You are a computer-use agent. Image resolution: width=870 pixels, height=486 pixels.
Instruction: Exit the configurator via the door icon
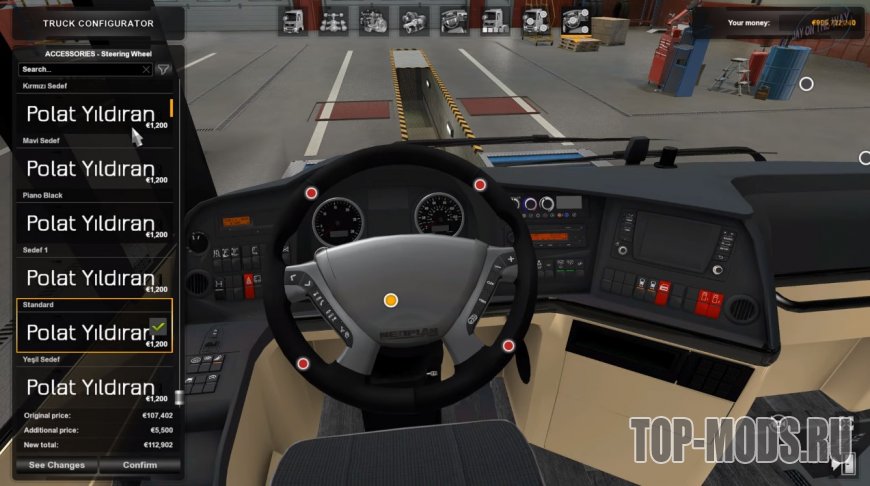(847, 464)
